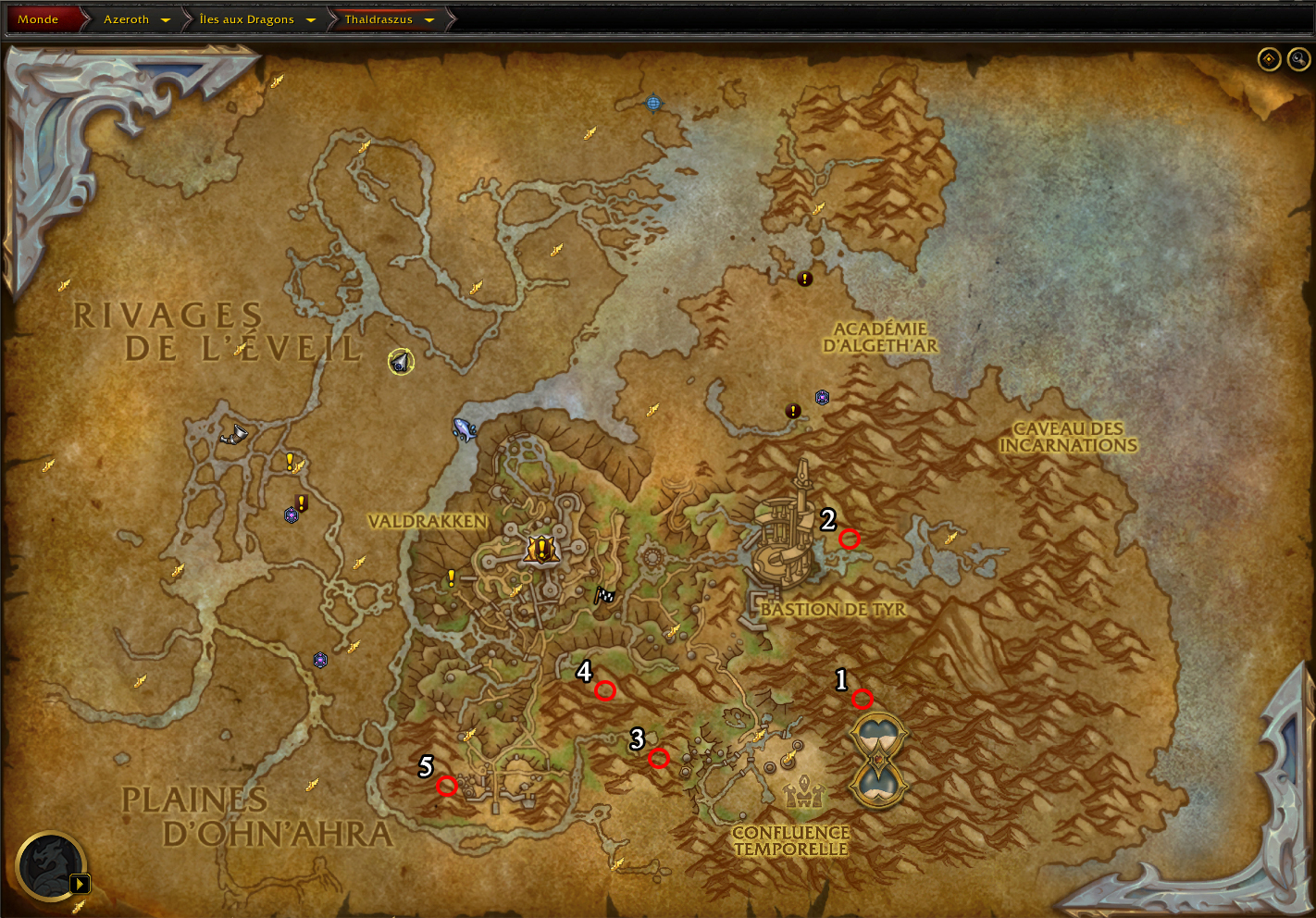
Task: Click the circled dragon-eye marker
Action: [x=401, y=362]
